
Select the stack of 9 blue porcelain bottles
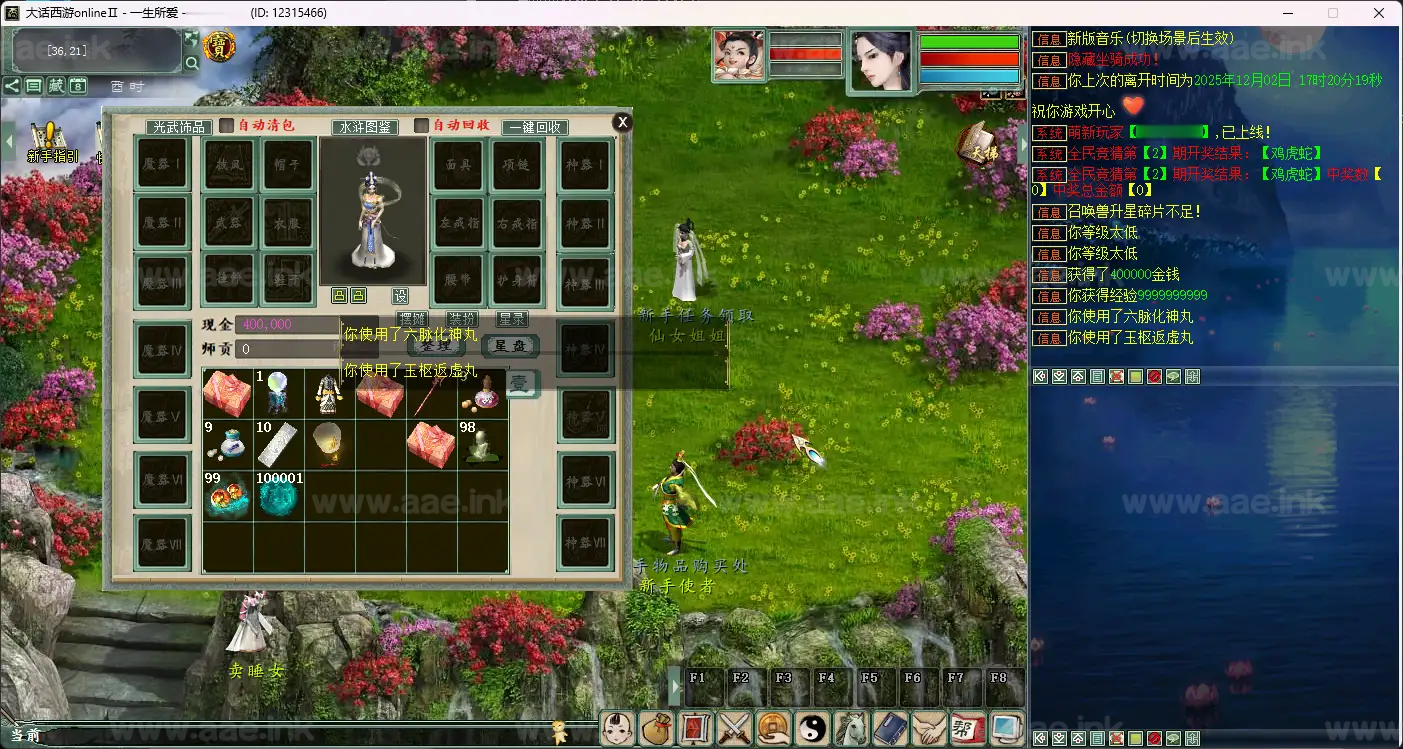click(x=227, y=445)
